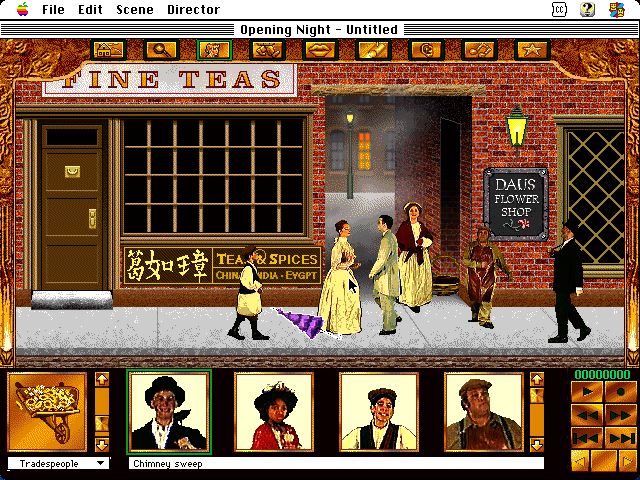Select the Chimney sweep portrait

(x=169, y=412)
